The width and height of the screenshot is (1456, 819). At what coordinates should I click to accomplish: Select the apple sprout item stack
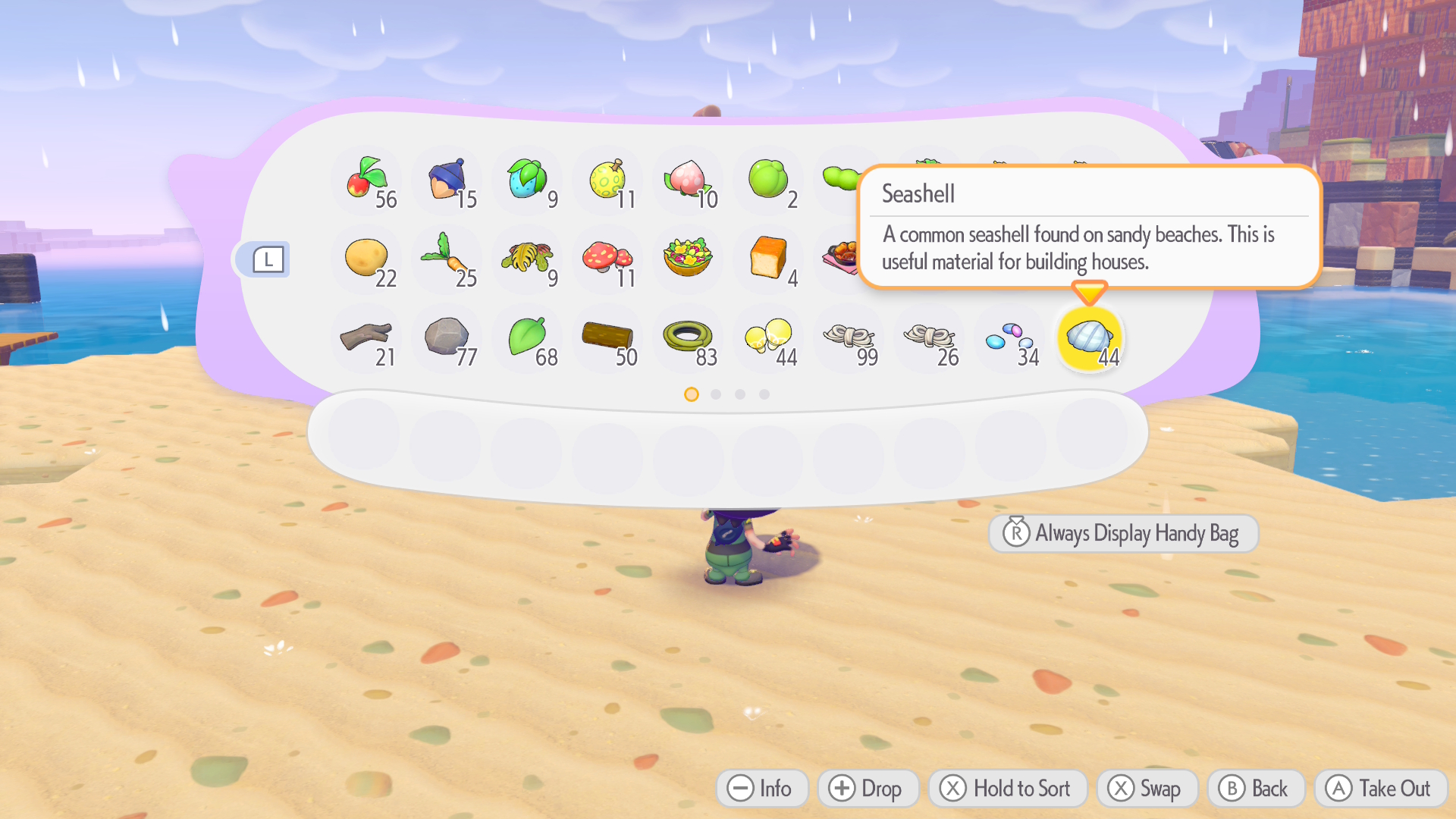(x=367, y=180)
